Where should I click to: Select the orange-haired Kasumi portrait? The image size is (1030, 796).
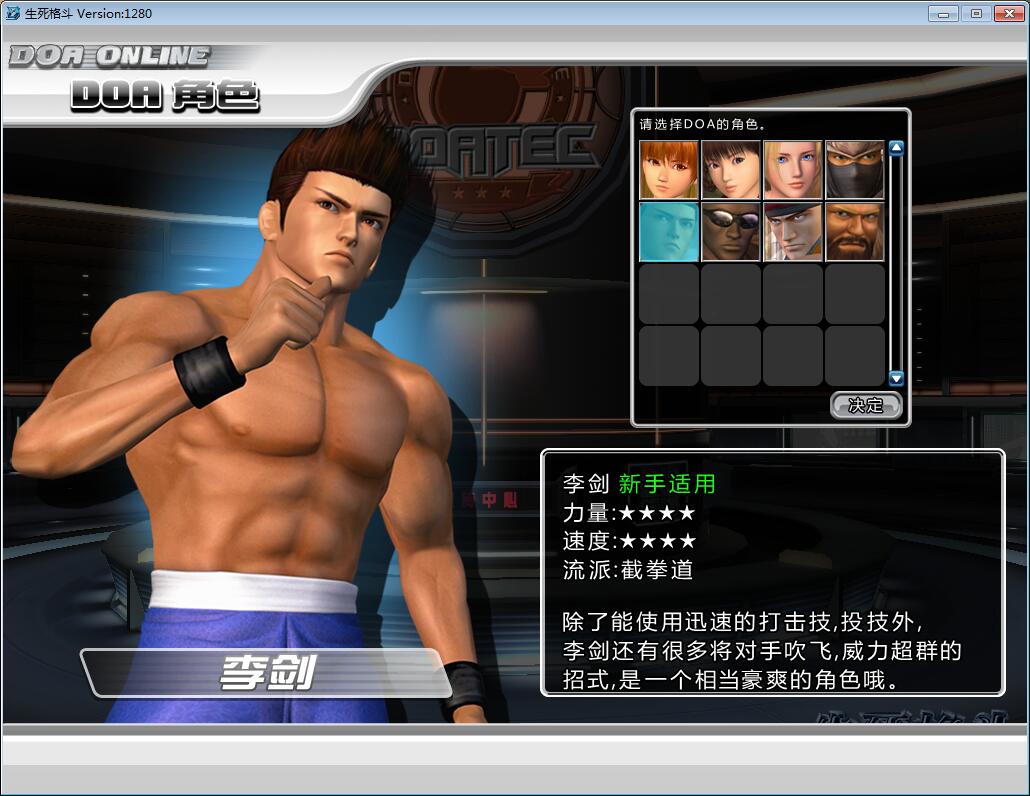(x=669, y=170)
